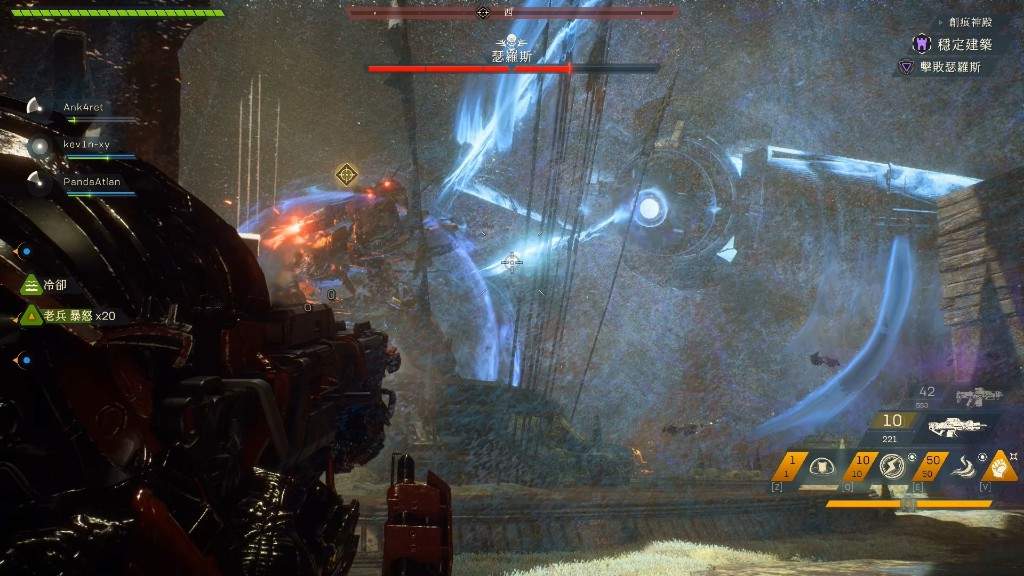Click the 老兵 暴怒 x20 buff
Image resolution: width=1024 pixels, height=576 pixels.
[31, 316]
